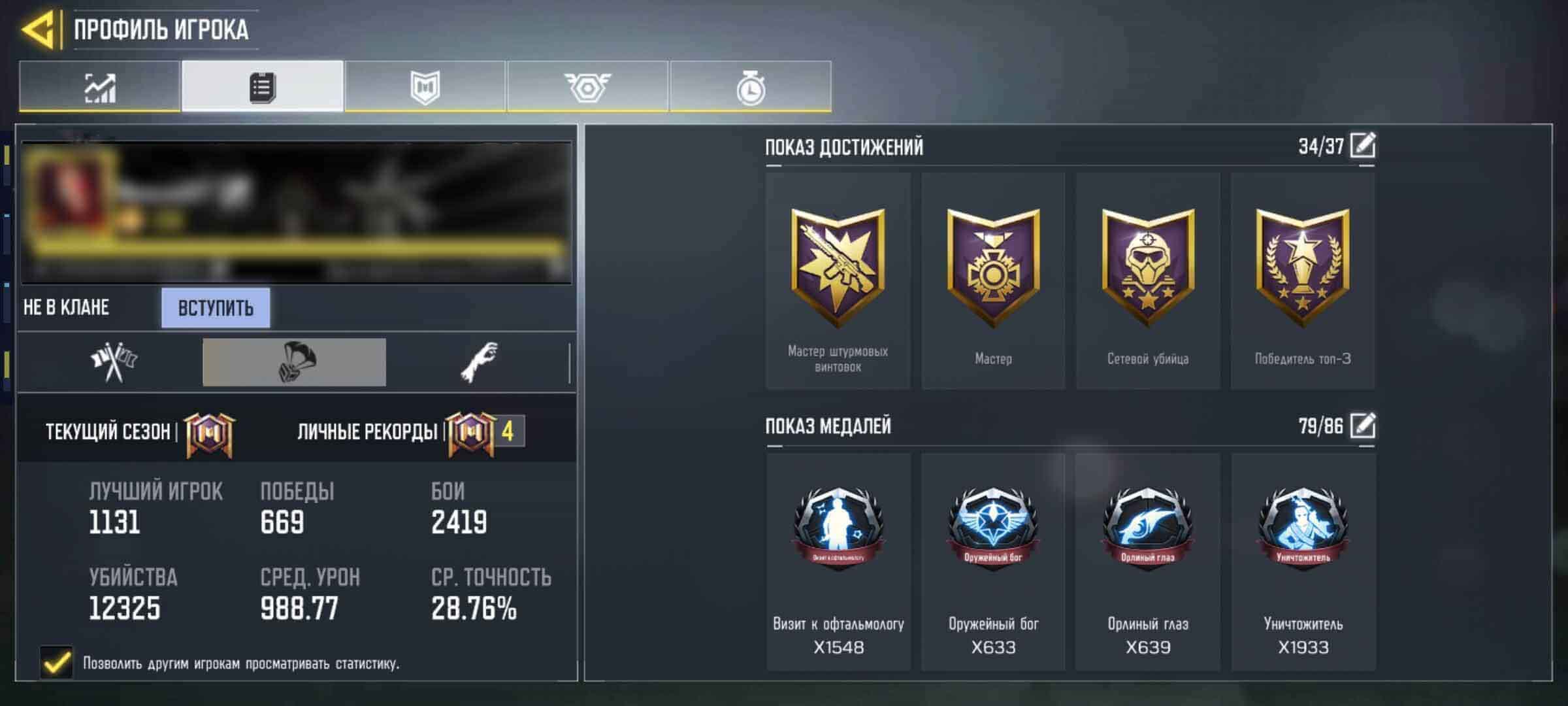The height and width of the screenshot is (706, 1568).
Task: Toggle allowing others to view statistics
Action: coord(57,663)
